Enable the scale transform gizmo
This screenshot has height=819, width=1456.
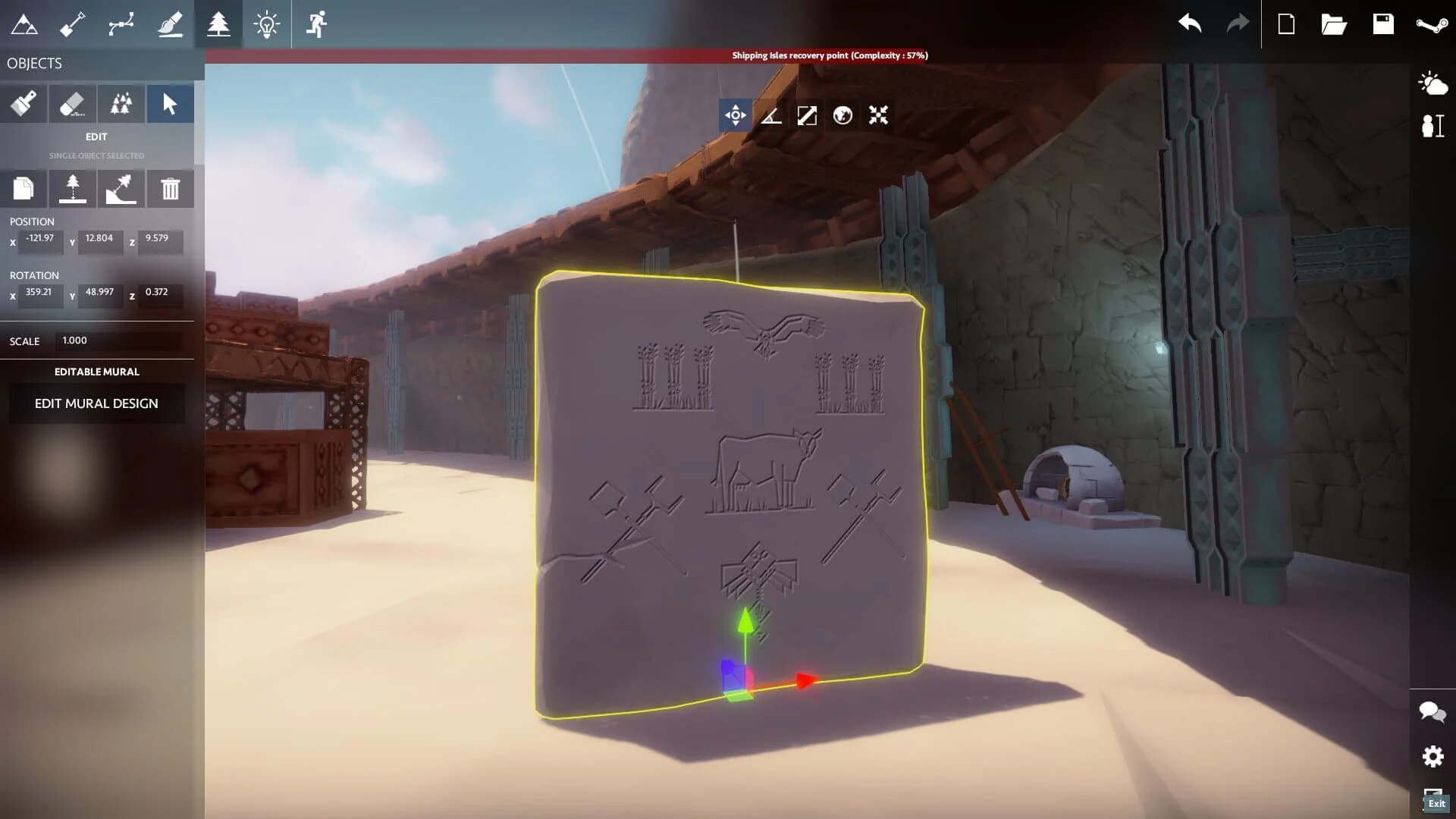coord(806,116)
